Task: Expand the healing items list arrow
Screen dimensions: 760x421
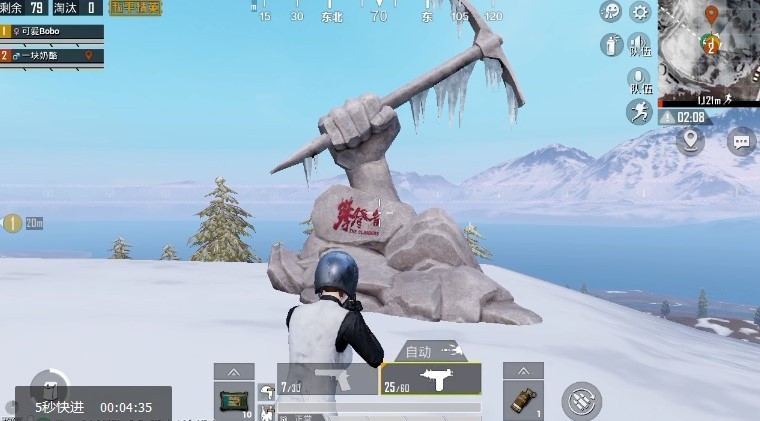Action: 233,370
